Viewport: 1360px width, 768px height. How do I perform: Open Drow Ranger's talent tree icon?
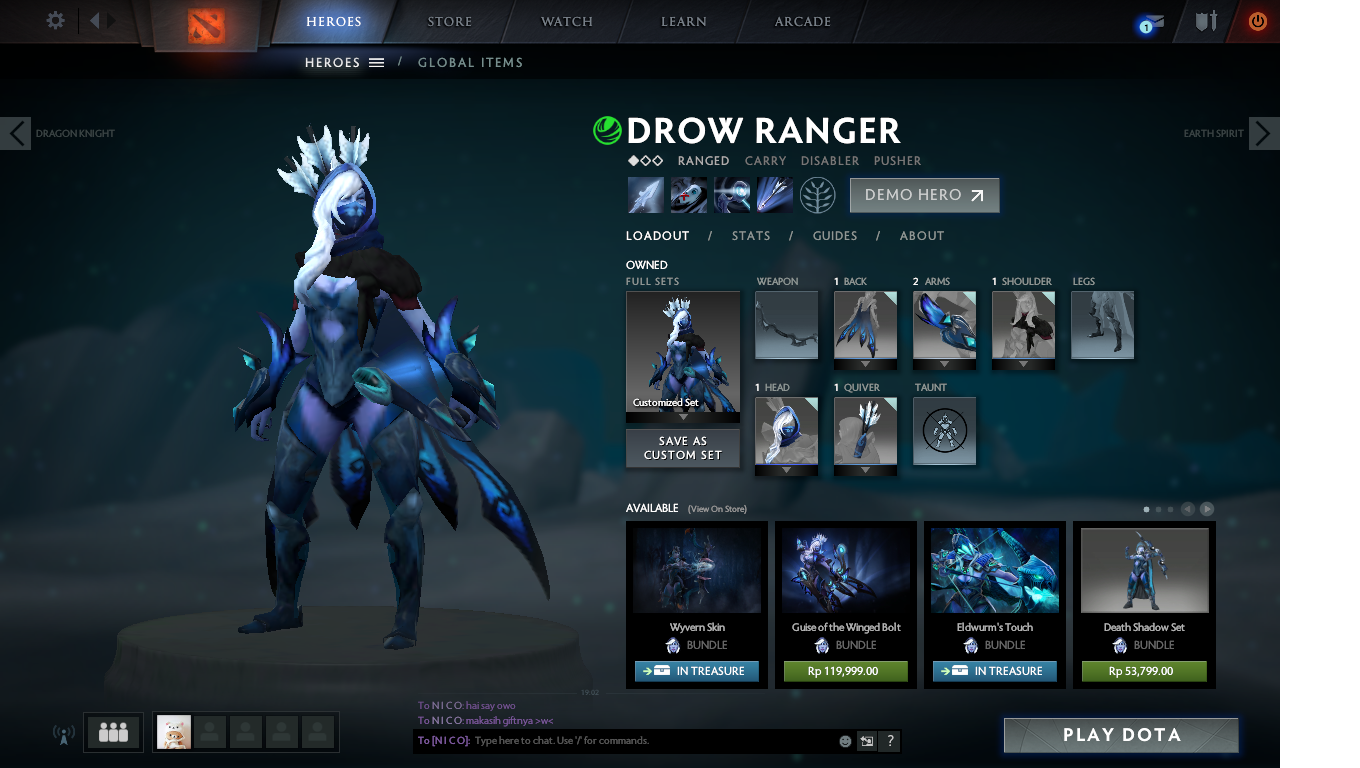point(818,194)
